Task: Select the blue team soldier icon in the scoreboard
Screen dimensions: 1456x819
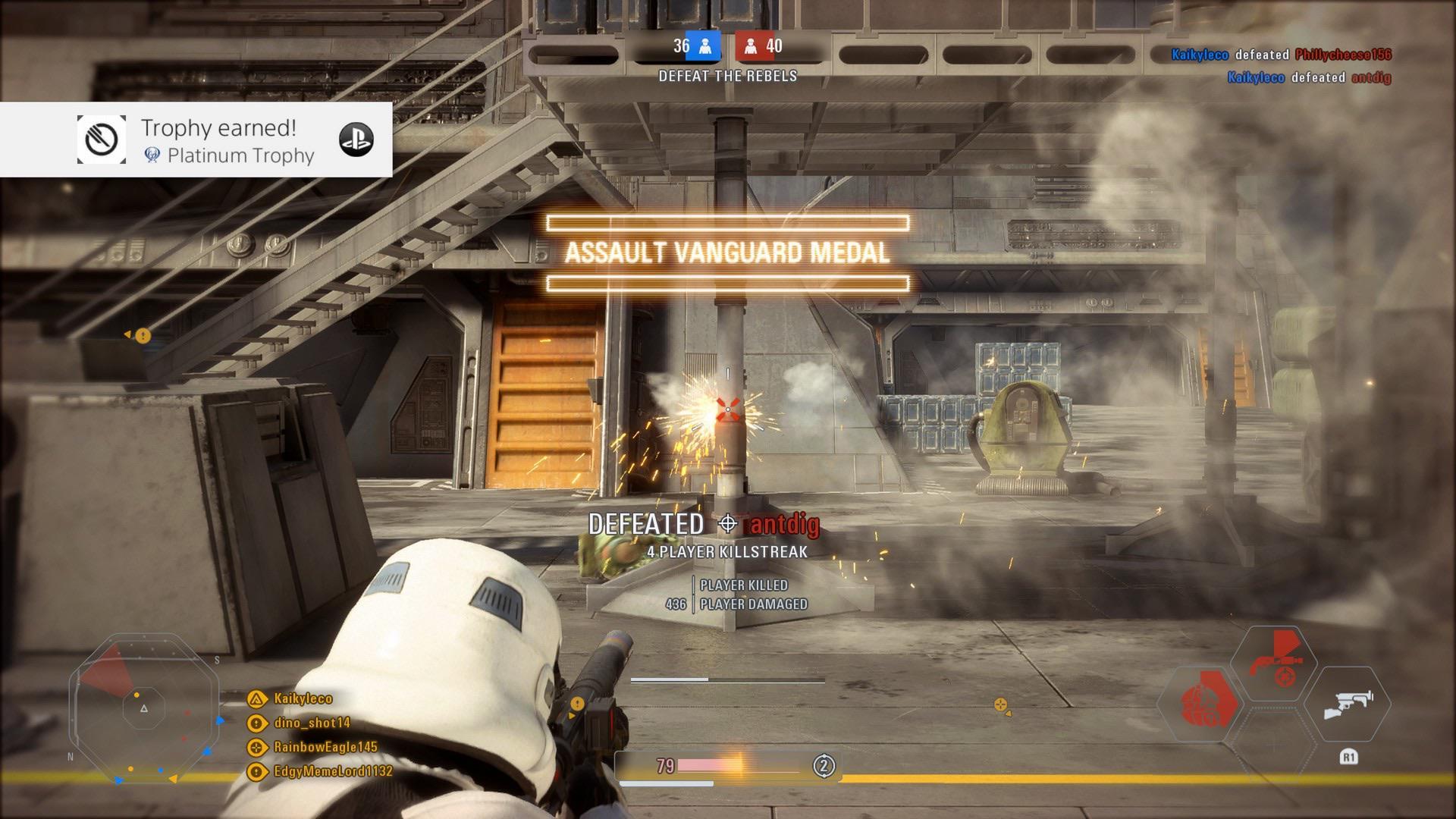Action: 705,47
